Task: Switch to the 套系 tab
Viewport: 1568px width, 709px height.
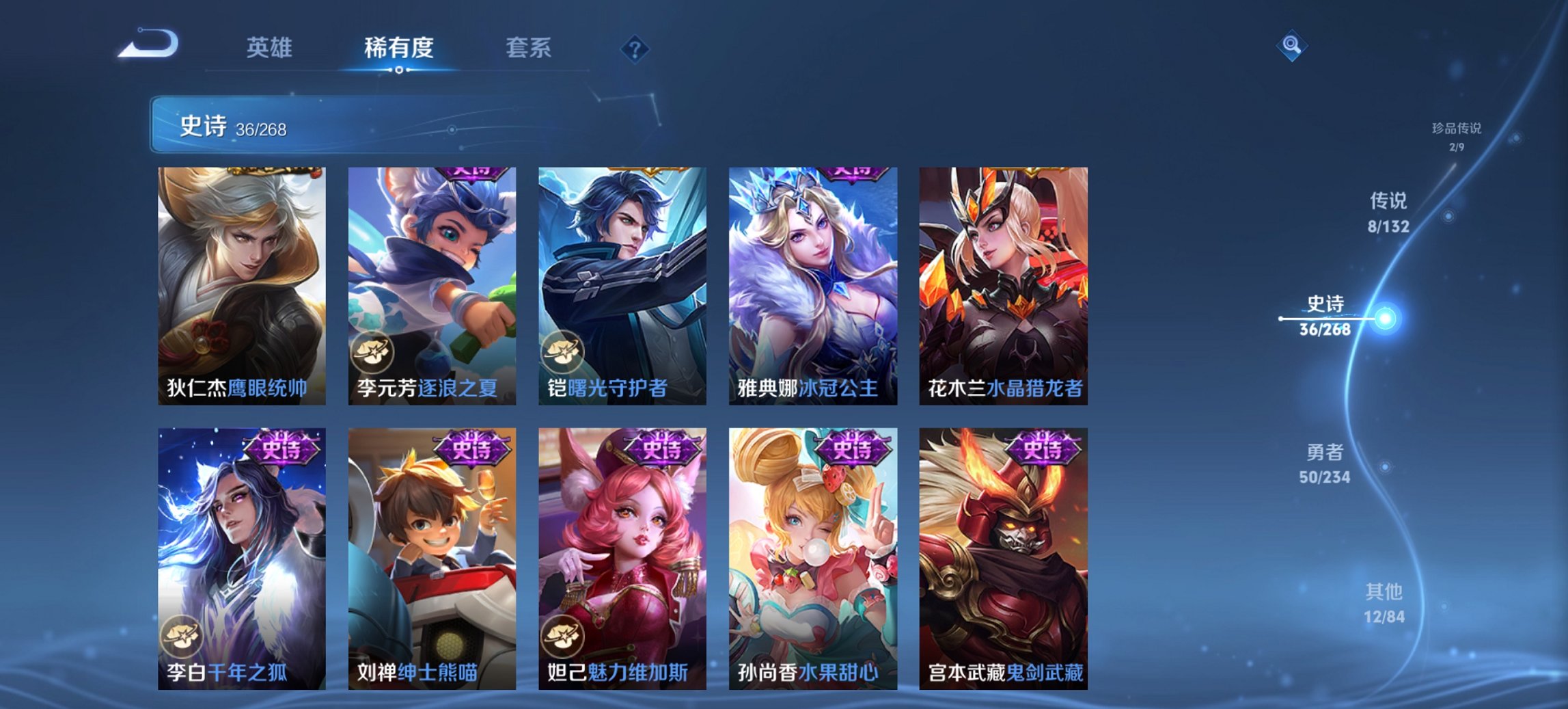Action: [527, 48]
